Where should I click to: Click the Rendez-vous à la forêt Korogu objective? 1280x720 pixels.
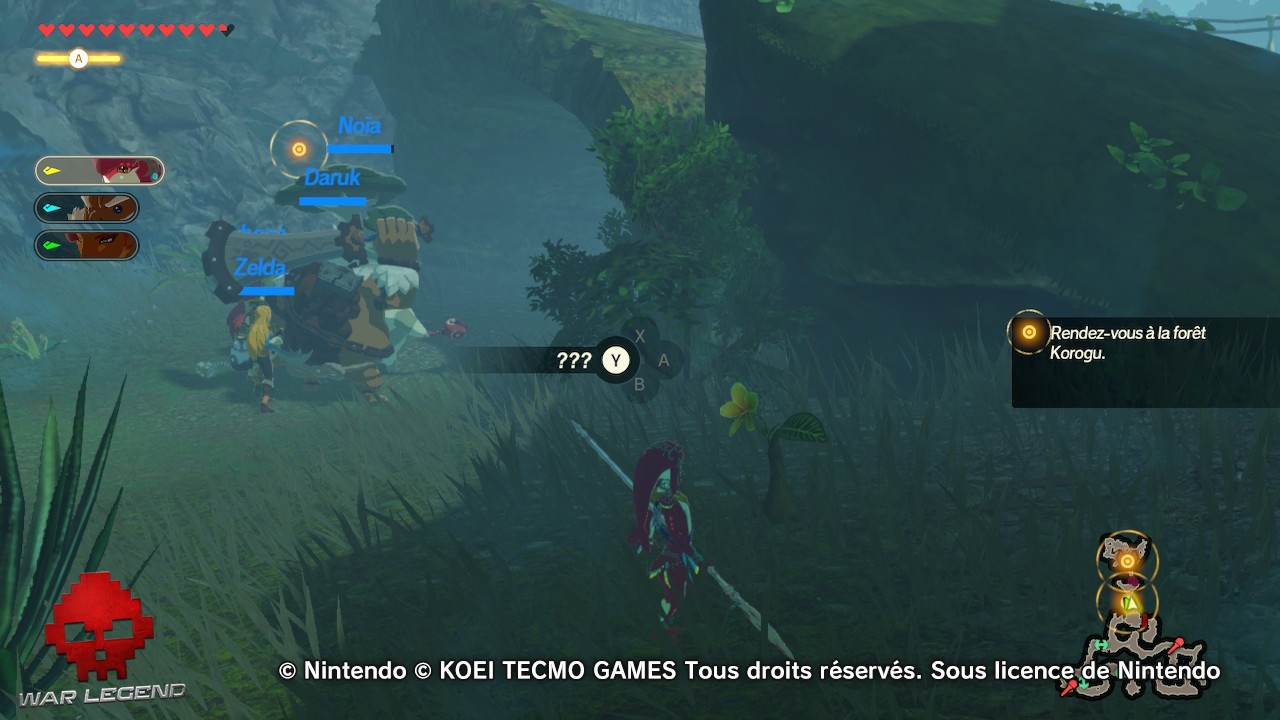(1128, 341)
